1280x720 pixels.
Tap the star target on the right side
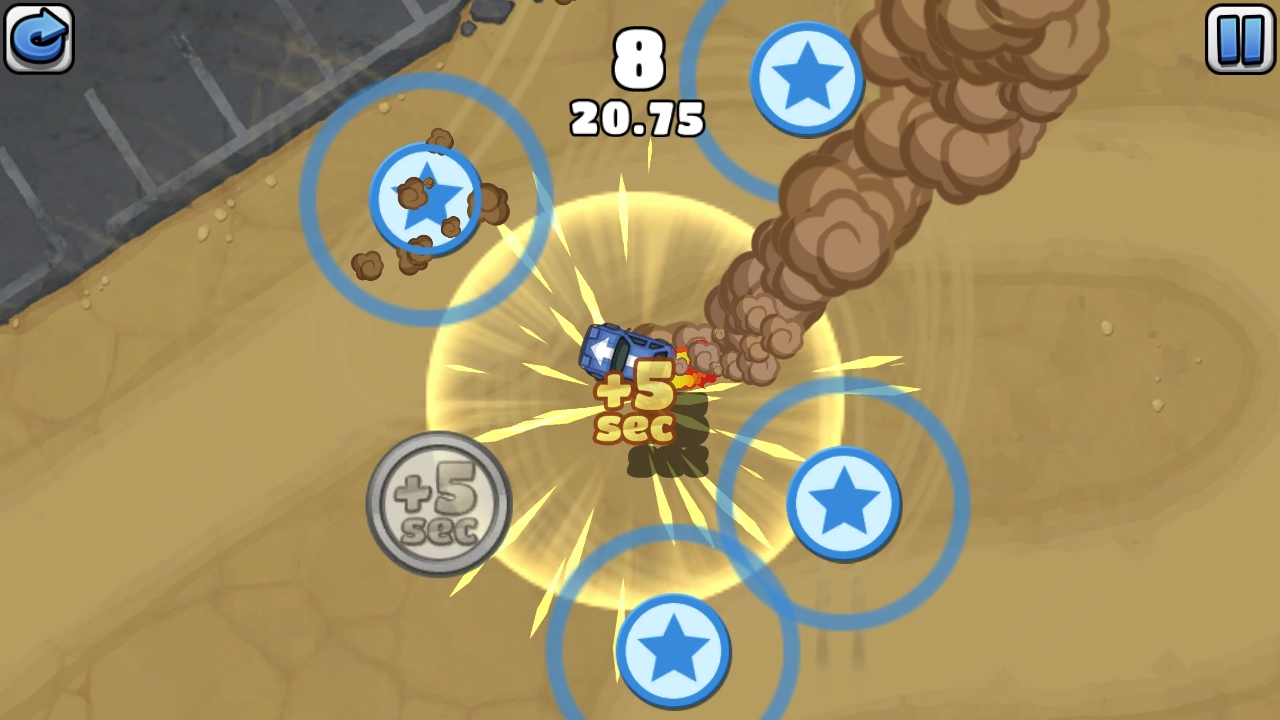tap(845, 505)
